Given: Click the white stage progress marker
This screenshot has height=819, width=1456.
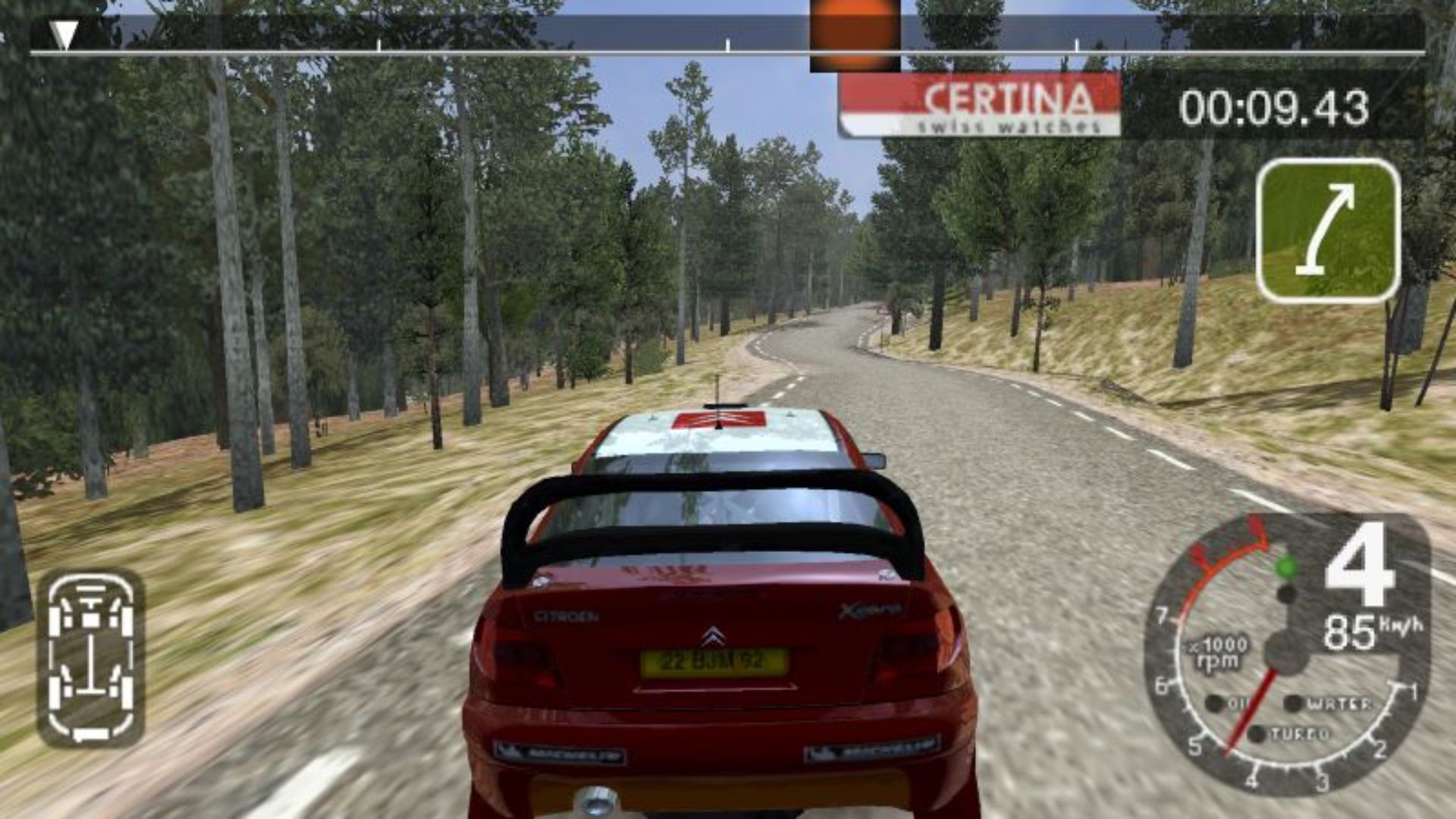Looking at the screenshot, I should coord(64,34).
